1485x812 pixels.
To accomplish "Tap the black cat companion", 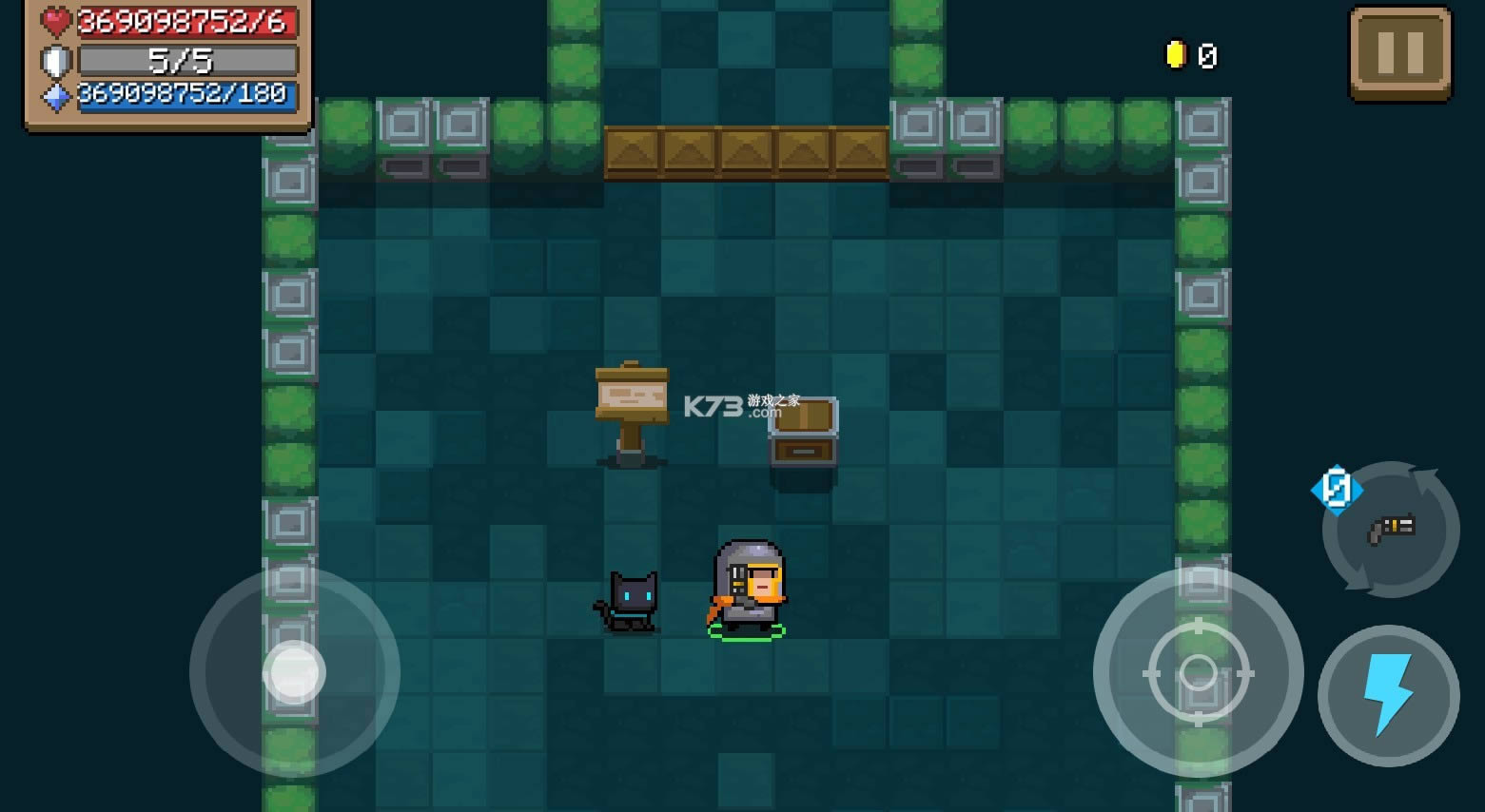I will [x=630, y=602].
